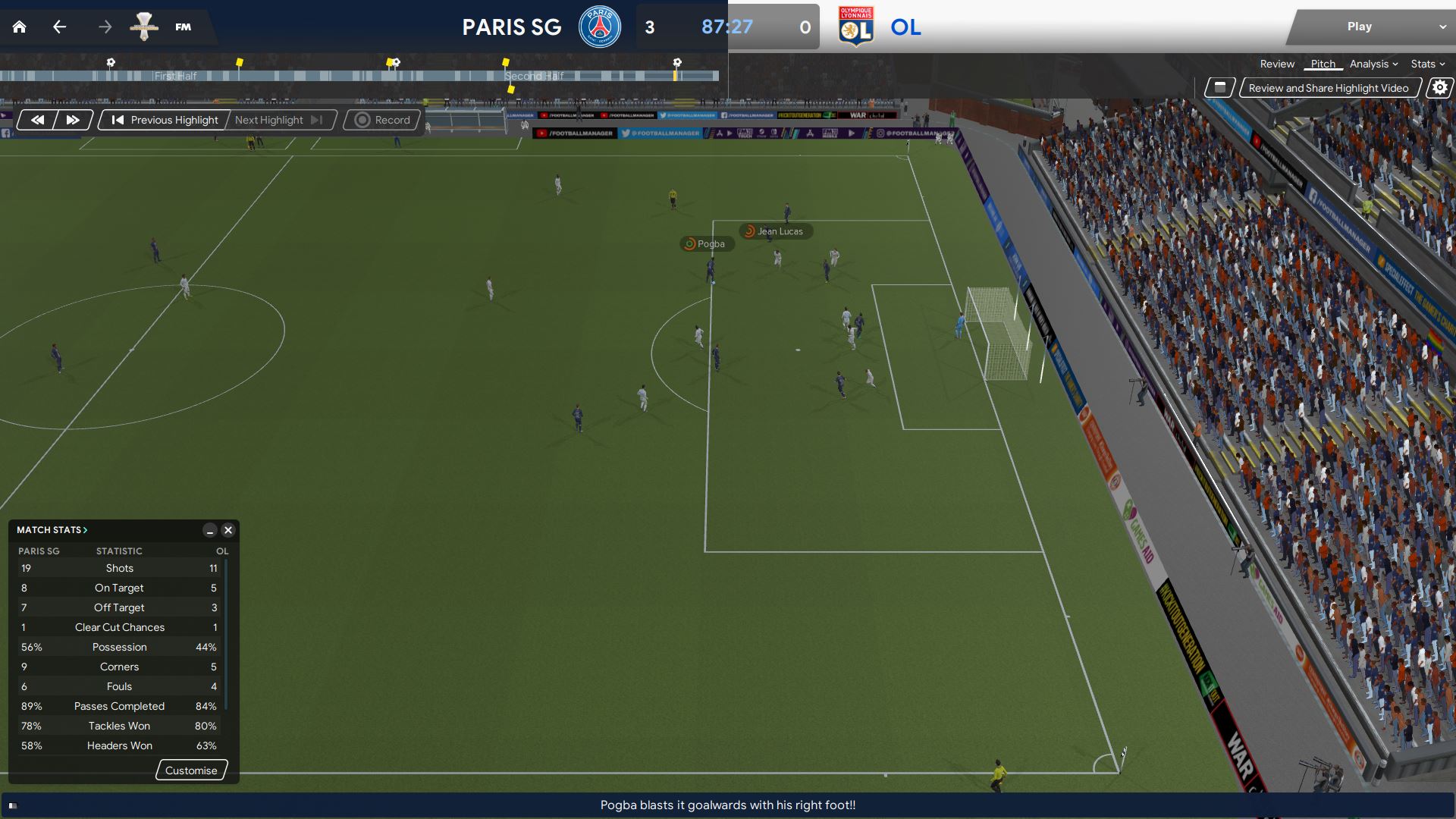Open the Play dropdown

1442,27
